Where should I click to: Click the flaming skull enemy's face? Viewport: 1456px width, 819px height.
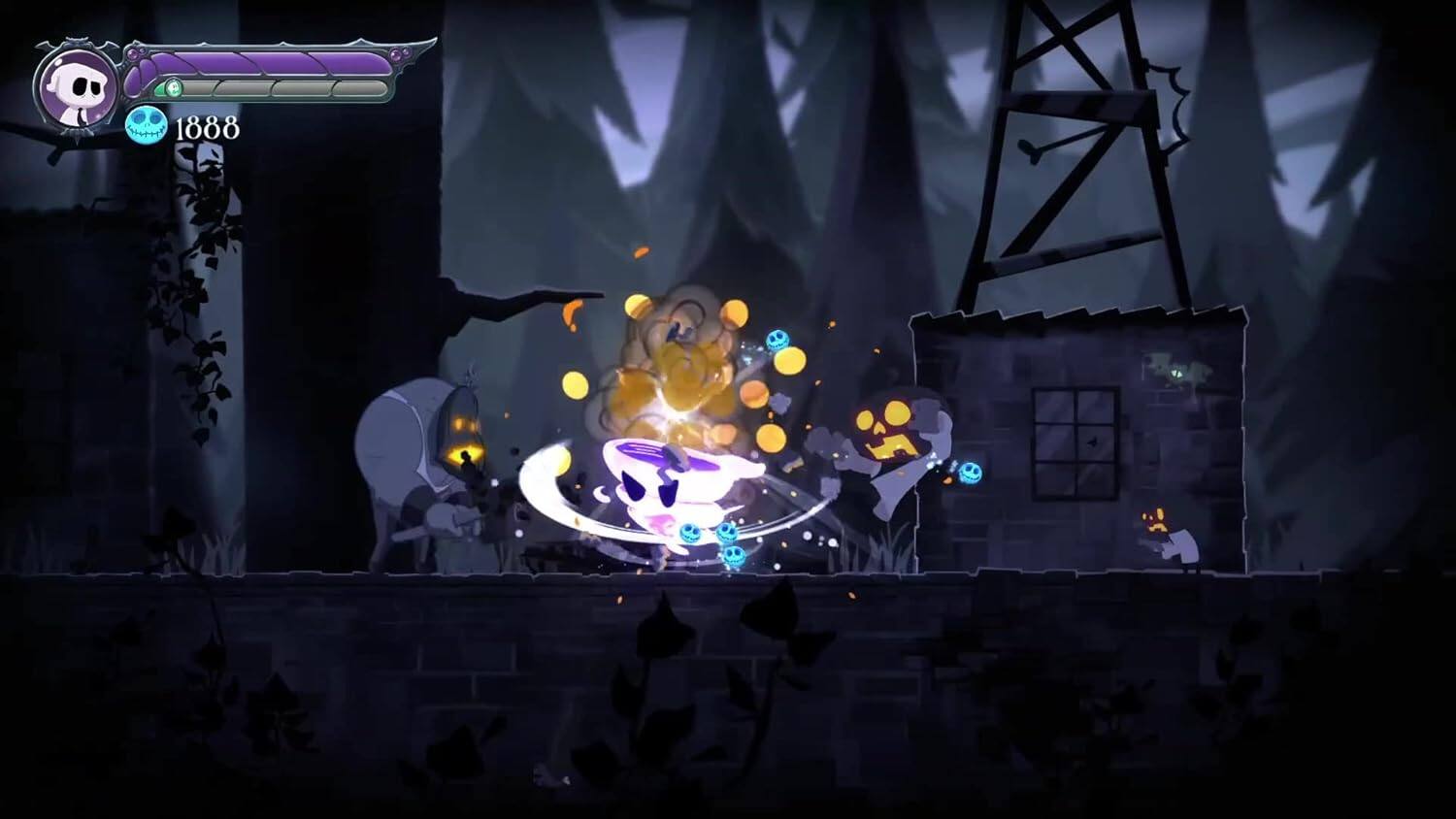pos(888,425)
